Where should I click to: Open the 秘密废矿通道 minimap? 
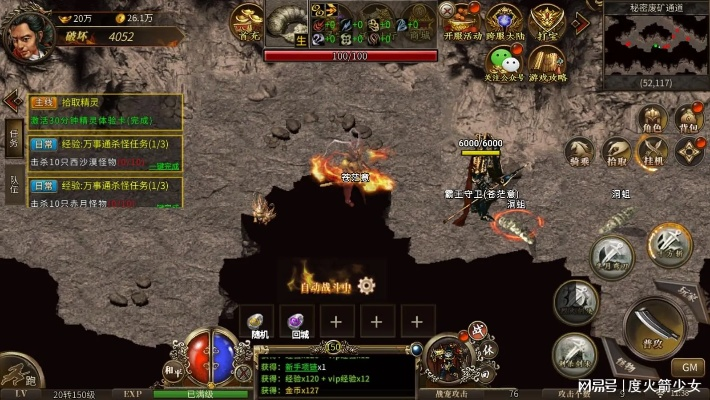click(x=656, y=45)
